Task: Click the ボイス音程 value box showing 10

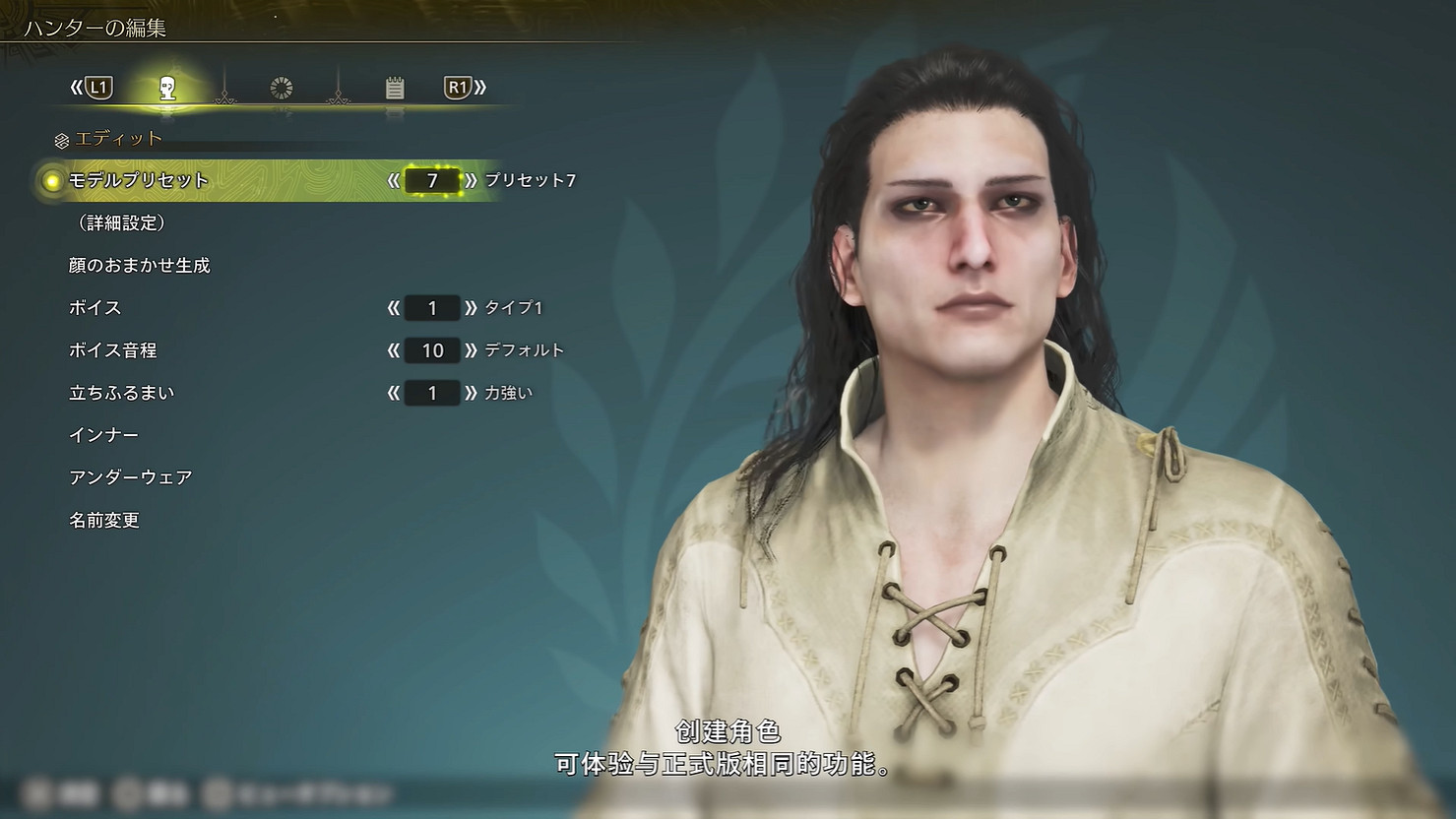Action: click(431, 350)
